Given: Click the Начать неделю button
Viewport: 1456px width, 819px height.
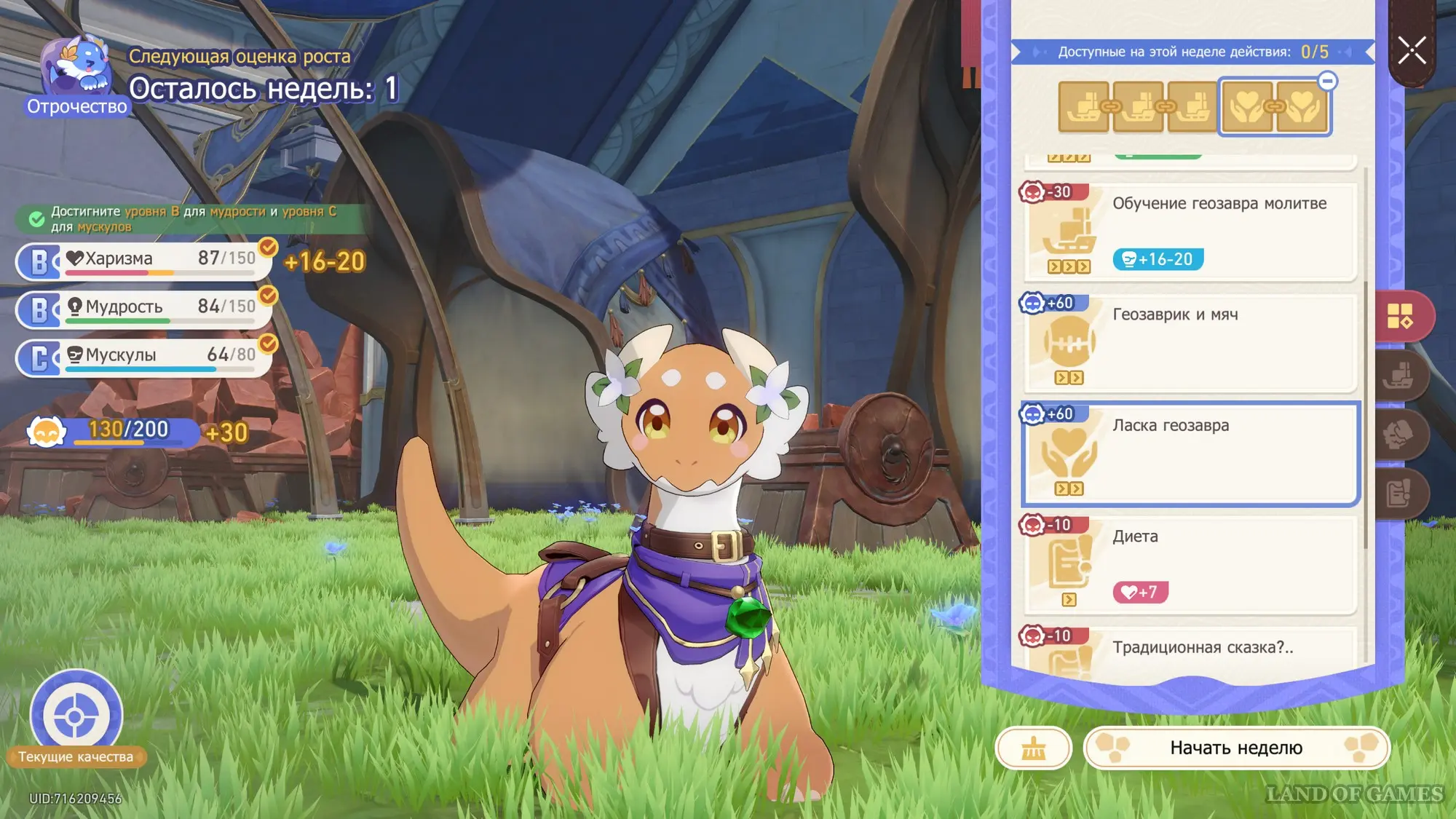Looking at the screenshot, I should point(1235,748).
